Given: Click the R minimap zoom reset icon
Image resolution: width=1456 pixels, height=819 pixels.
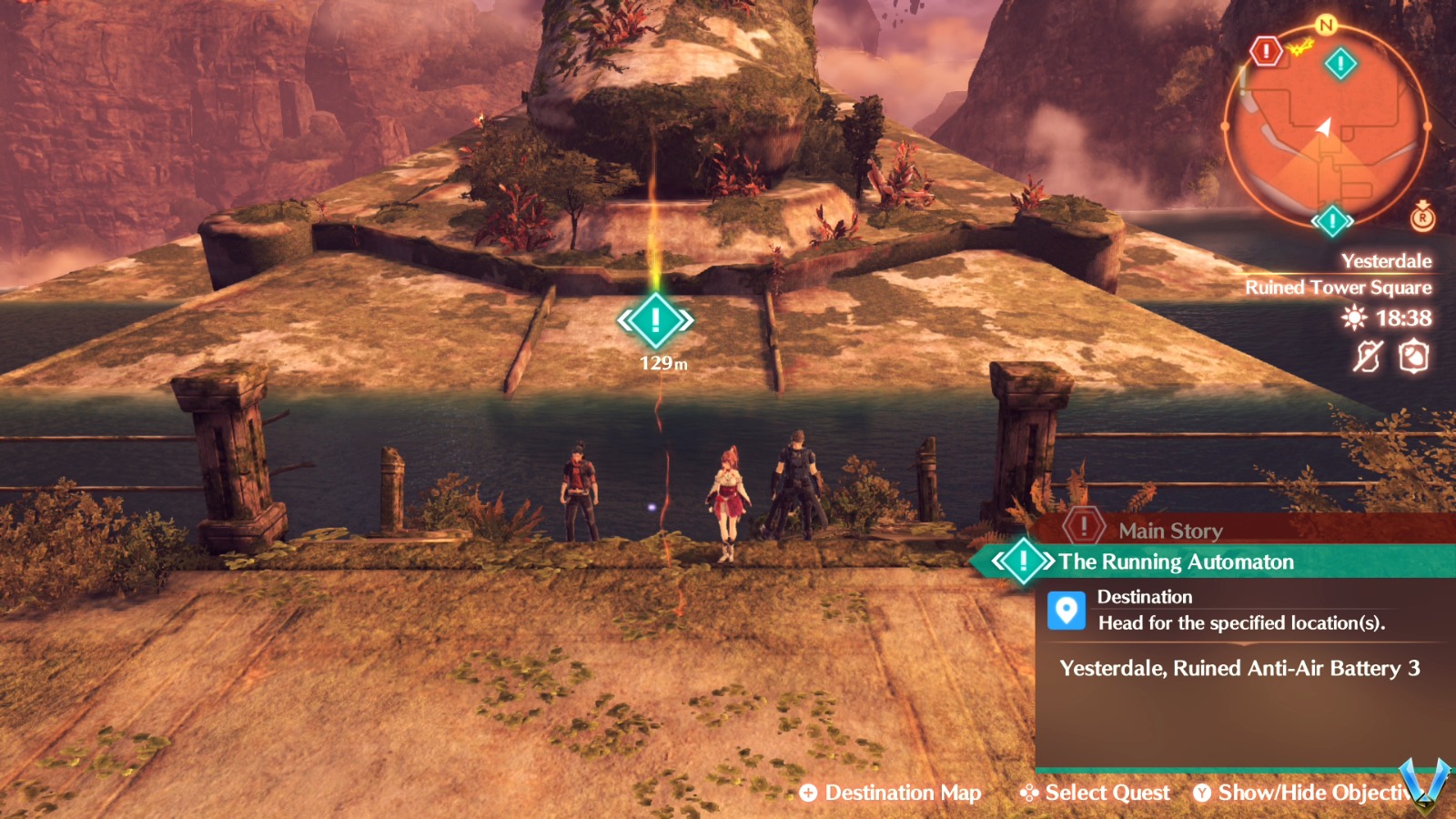Looking at the screenshot, I should pyautogui.click(x=1422, y=219).
